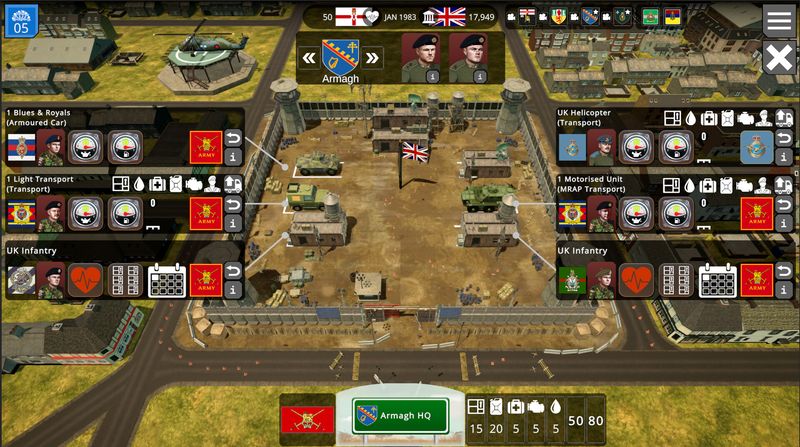Show info for 1 Blues & Royals unit

tap(233, 157)
